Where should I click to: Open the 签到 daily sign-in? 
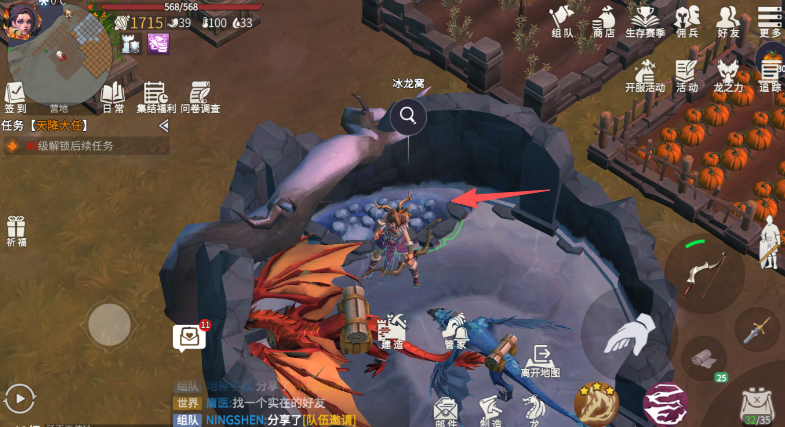click(15, 97)
